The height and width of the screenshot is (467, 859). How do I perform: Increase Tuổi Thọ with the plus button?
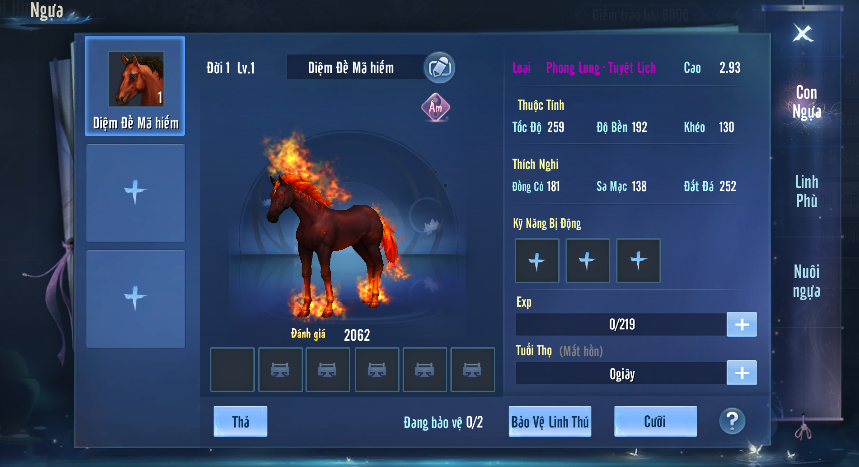pyautogui.click(x=742, y=373)
